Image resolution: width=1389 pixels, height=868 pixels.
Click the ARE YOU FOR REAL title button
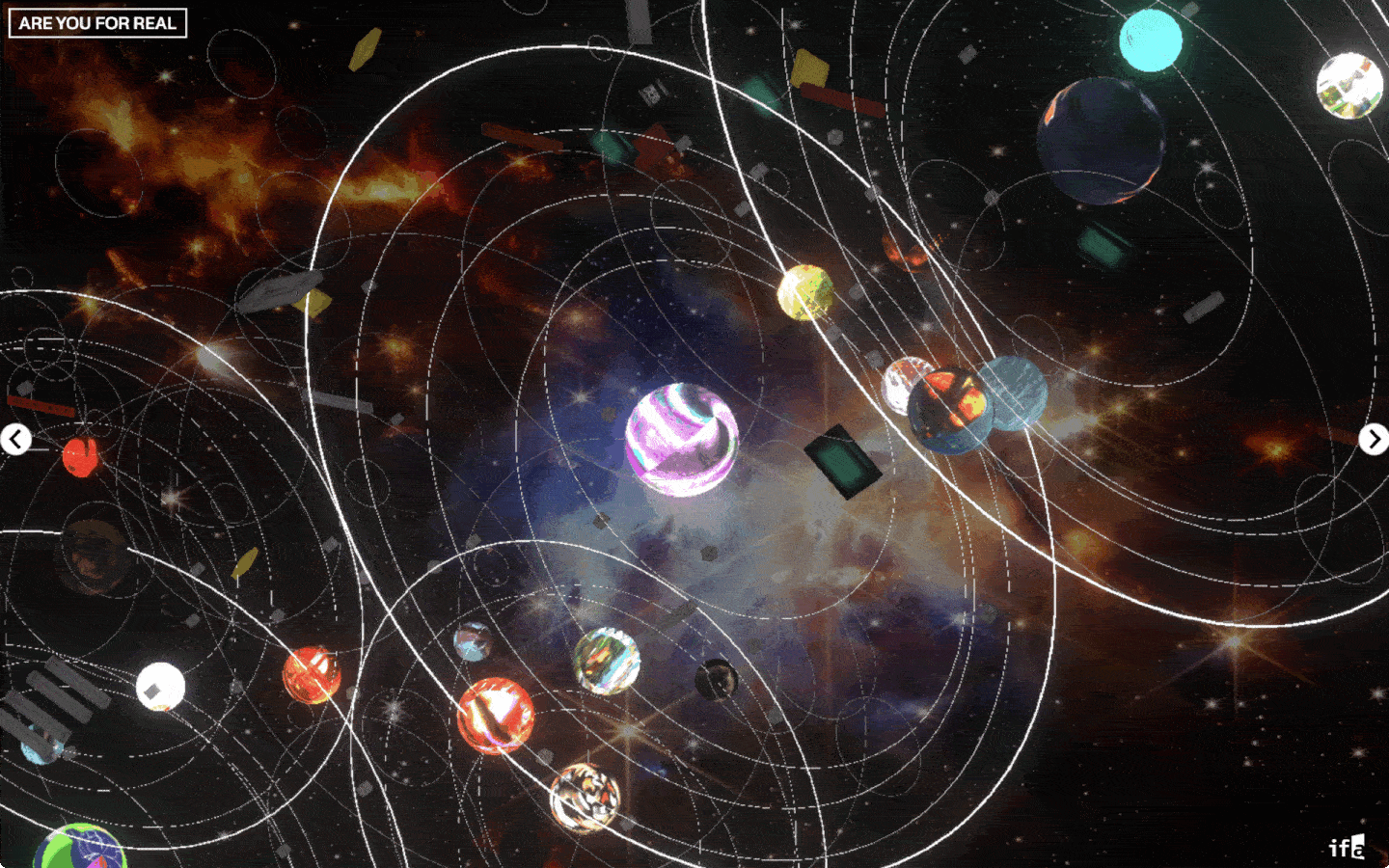[97, 23]
